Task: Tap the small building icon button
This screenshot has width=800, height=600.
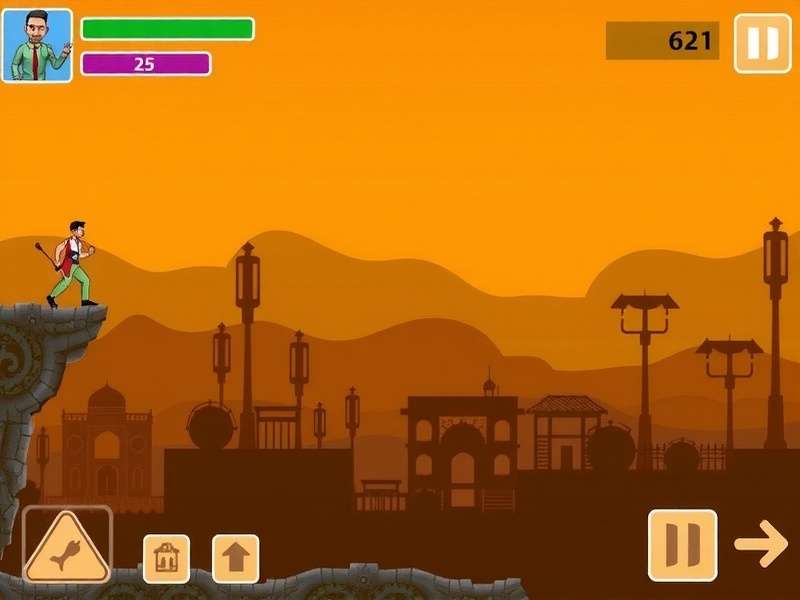Action: point(166,558)
